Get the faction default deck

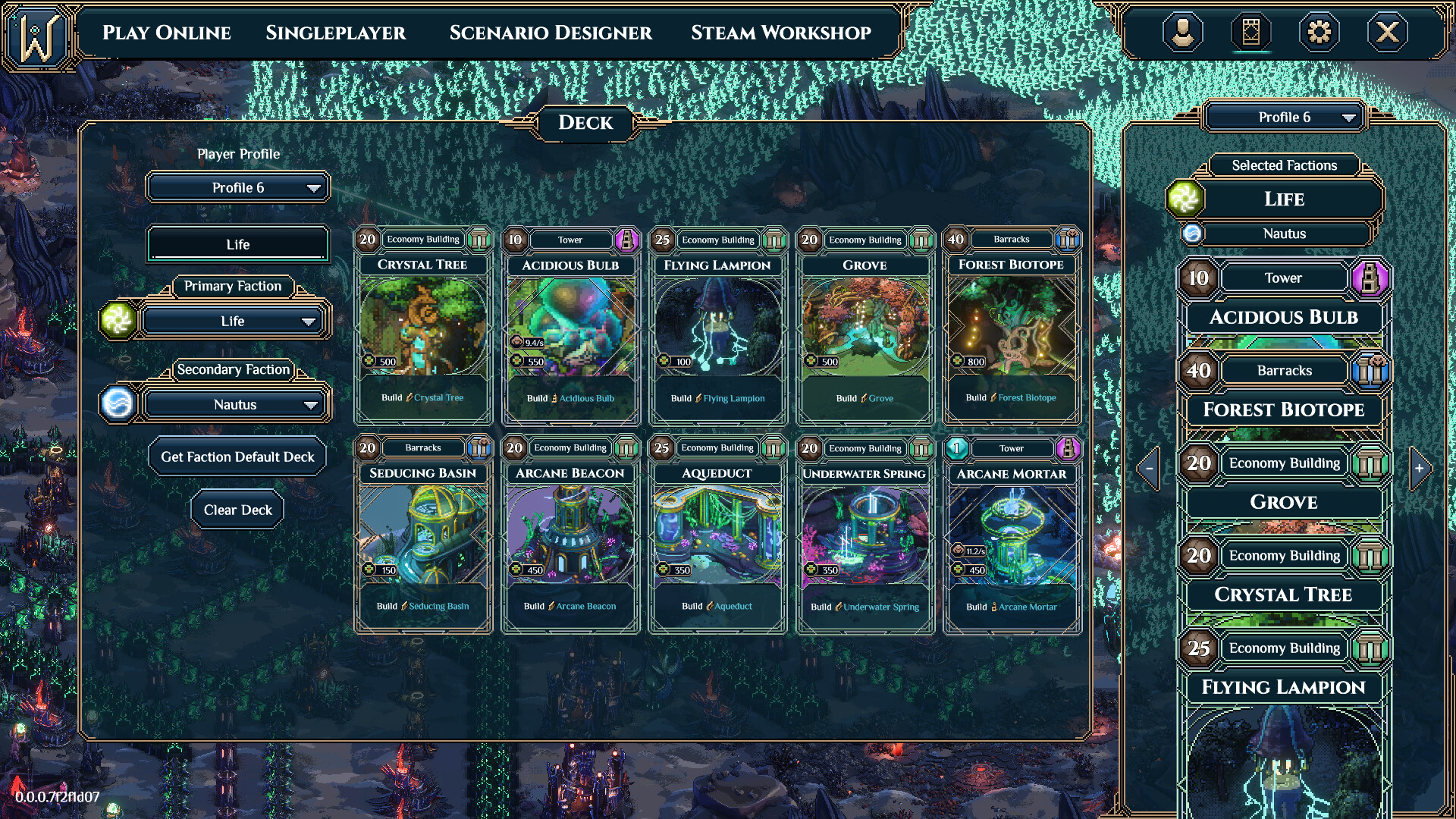click(x=237, y=457)
